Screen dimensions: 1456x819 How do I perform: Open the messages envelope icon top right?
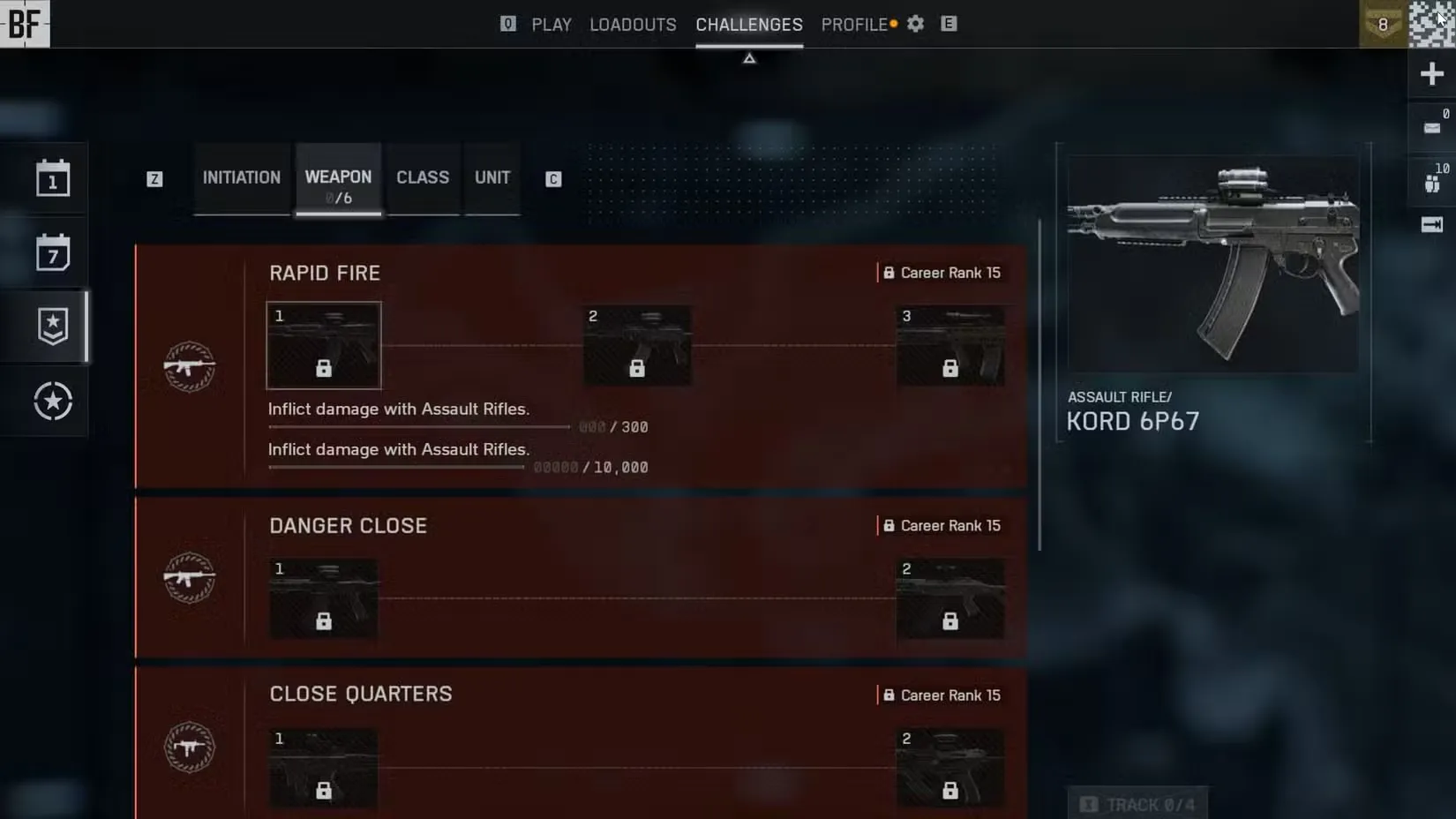tap(1431, 126)
